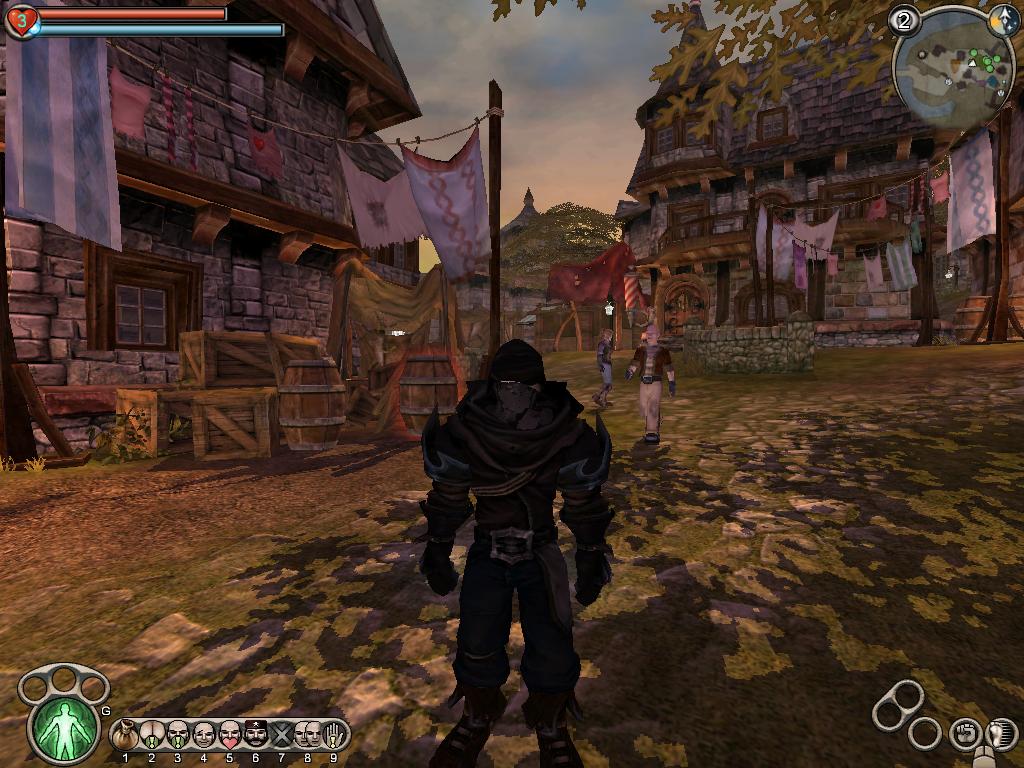Pick the bearded pirate-hat face in slot 6
Screen dimensions: 1024x768
click(x=255, y=736)
